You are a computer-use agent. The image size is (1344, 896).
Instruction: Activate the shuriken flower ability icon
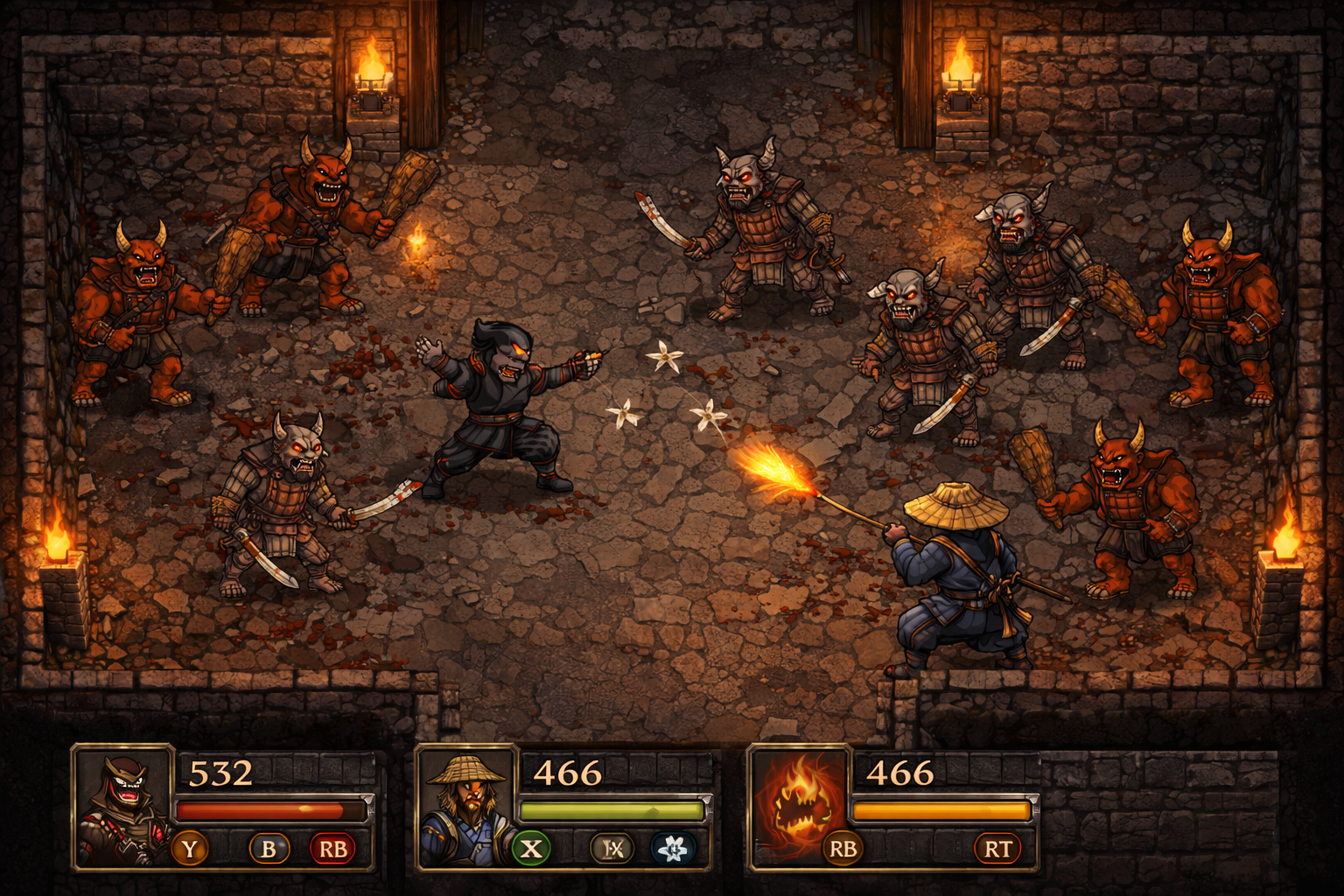click(674, 846)
